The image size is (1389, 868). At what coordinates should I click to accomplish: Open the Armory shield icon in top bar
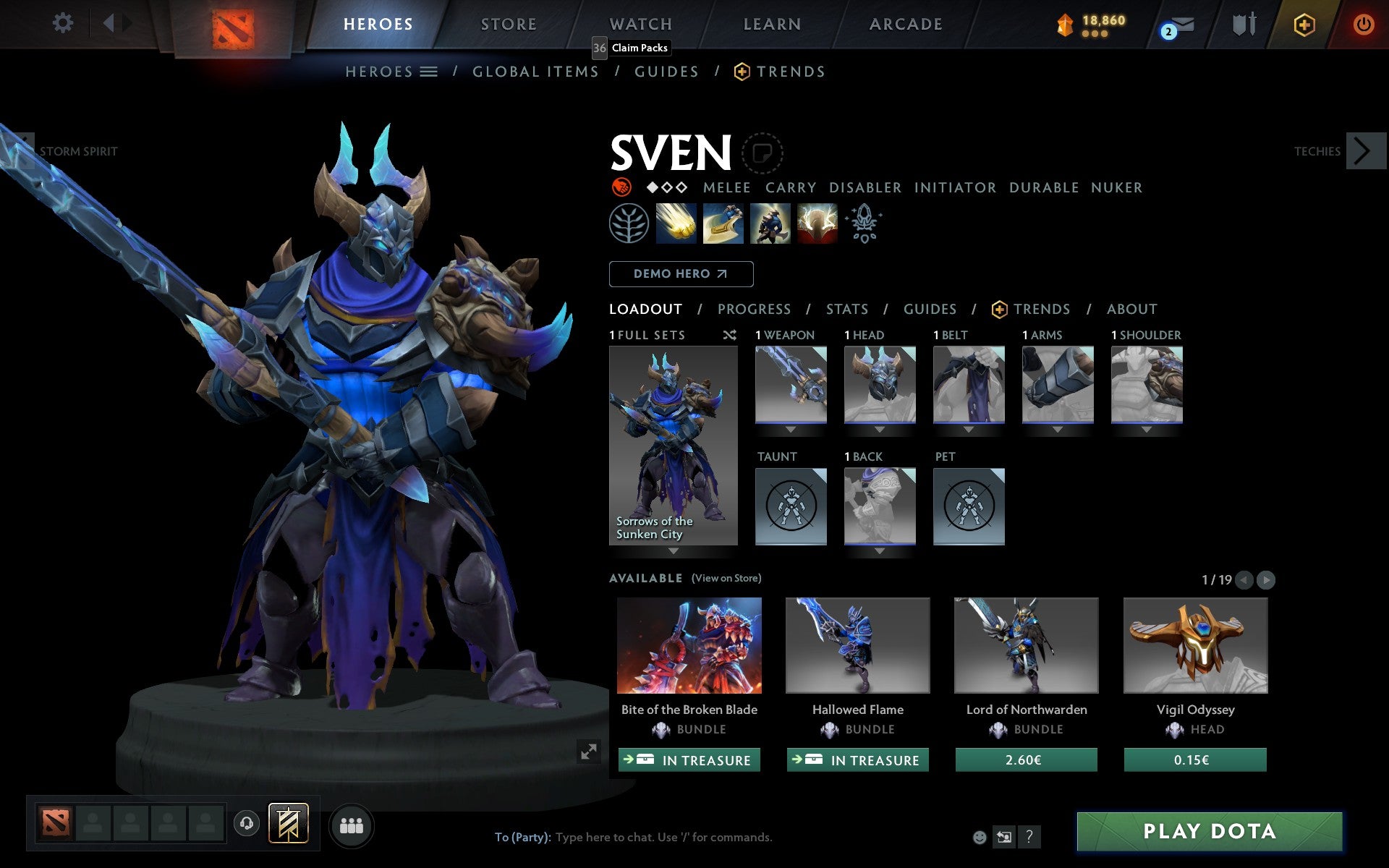point(1242,23)
